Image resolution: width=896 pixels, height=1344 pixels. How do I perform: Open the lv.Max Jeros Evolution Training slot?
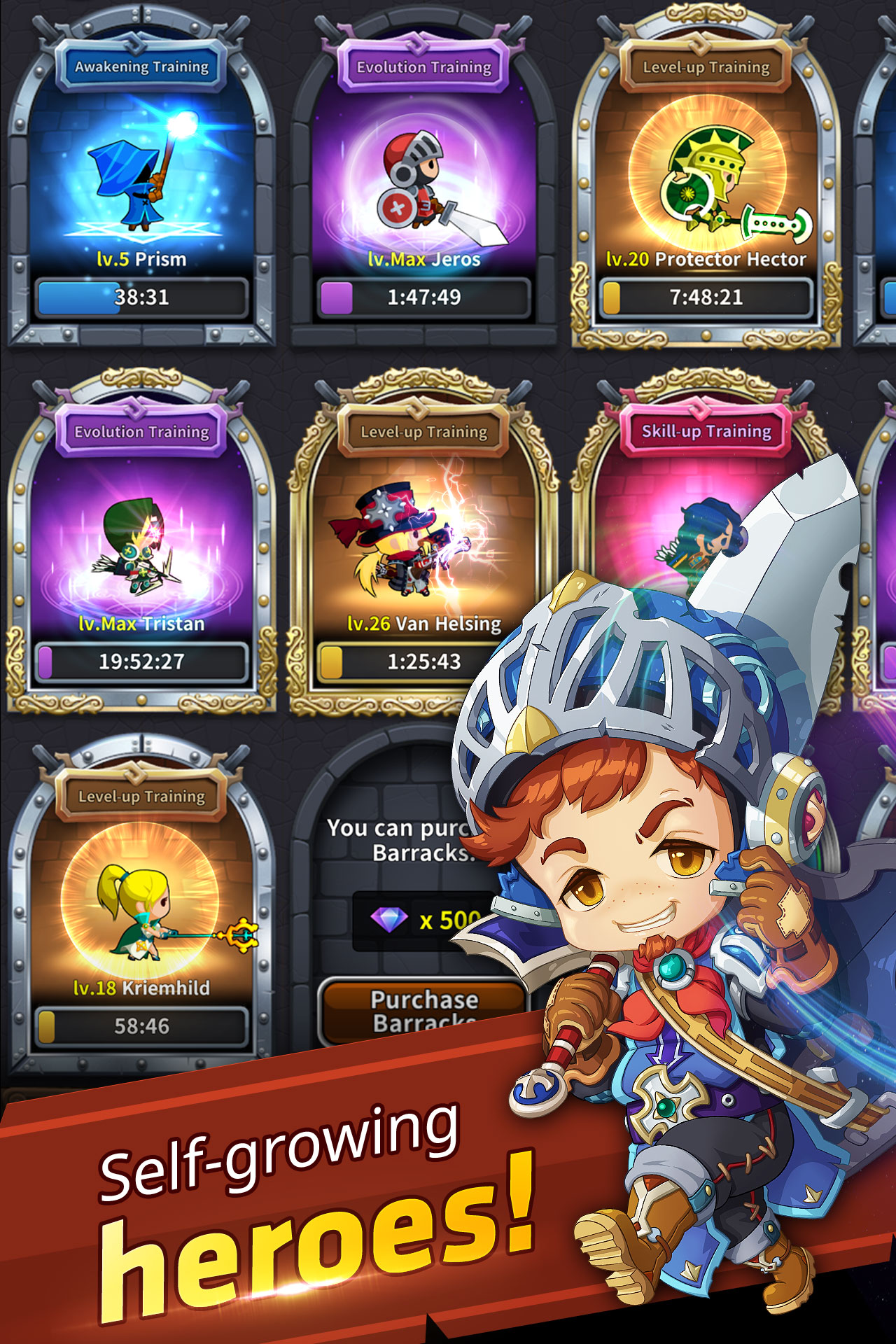coord(423,182)
